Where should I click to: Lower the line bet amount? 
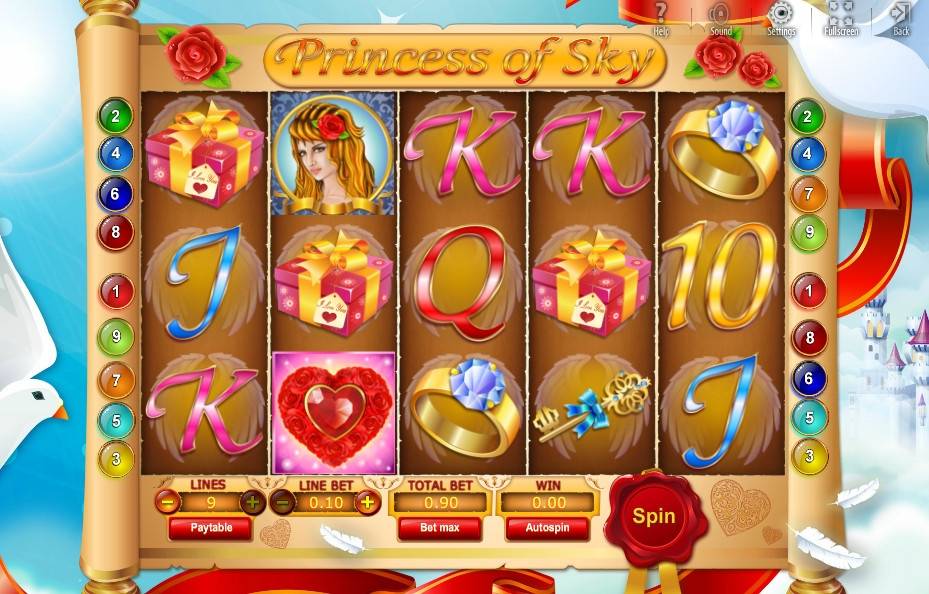tap(283, 503)
